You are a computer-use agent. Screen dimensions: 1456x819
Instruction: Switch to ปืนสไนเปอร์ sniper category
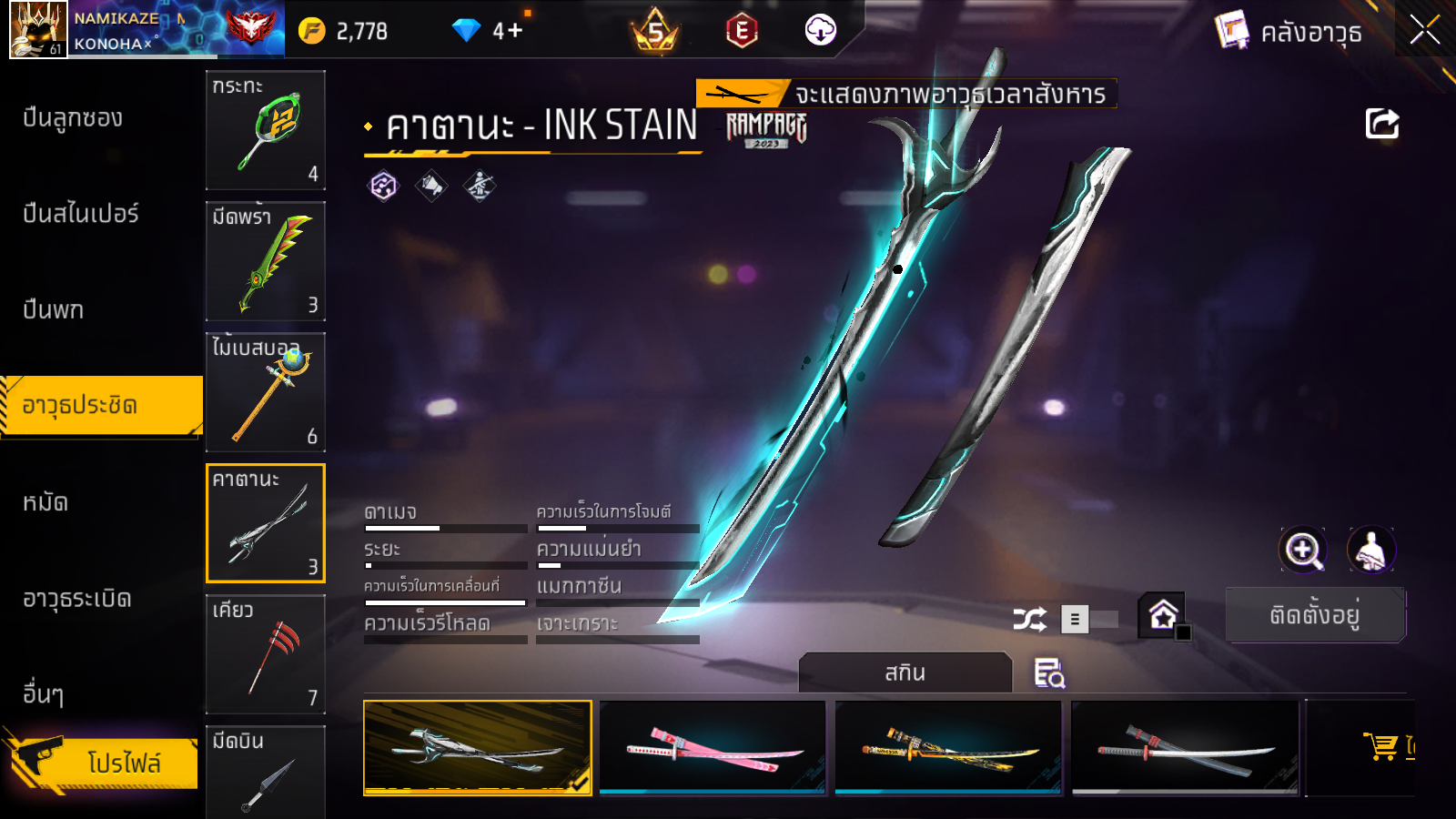pyautogui.click(x=81, y=214)
